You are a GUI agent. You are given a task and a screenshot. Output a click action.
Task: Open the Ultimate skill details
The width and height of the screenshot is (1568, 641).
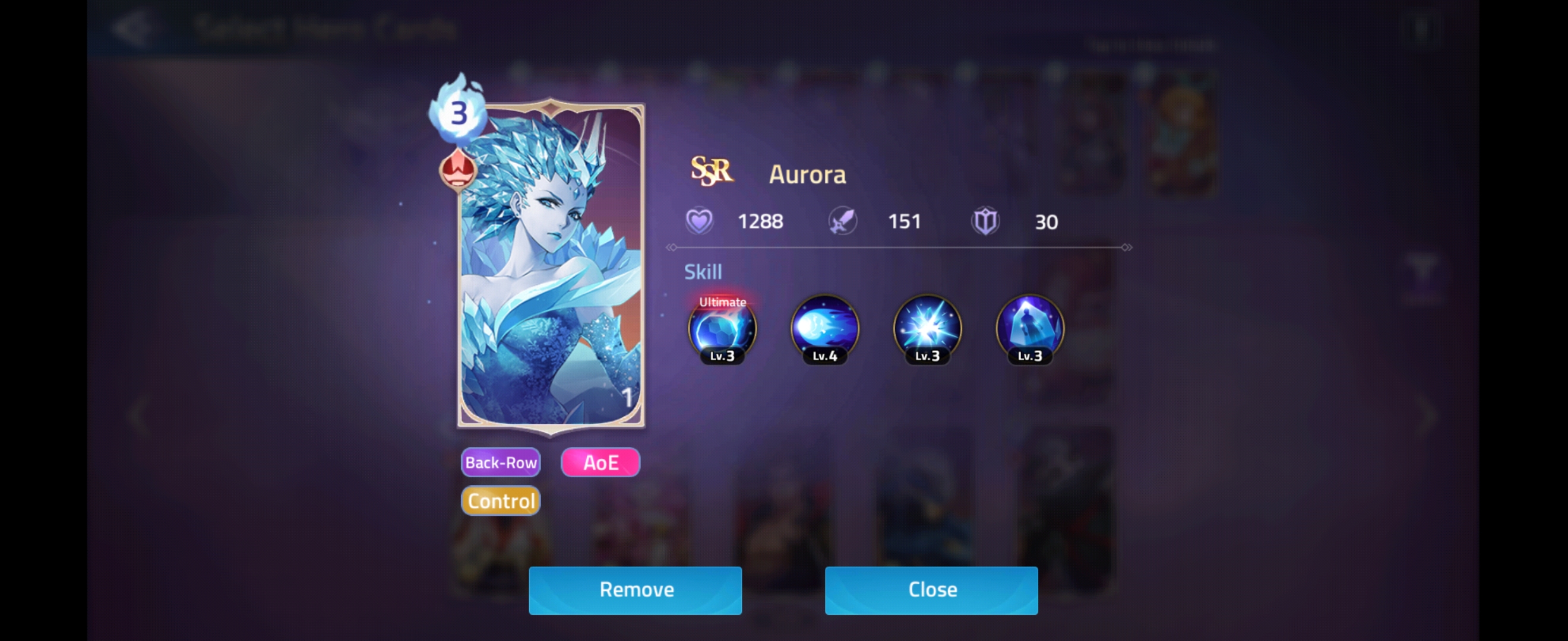pos(722,330)
